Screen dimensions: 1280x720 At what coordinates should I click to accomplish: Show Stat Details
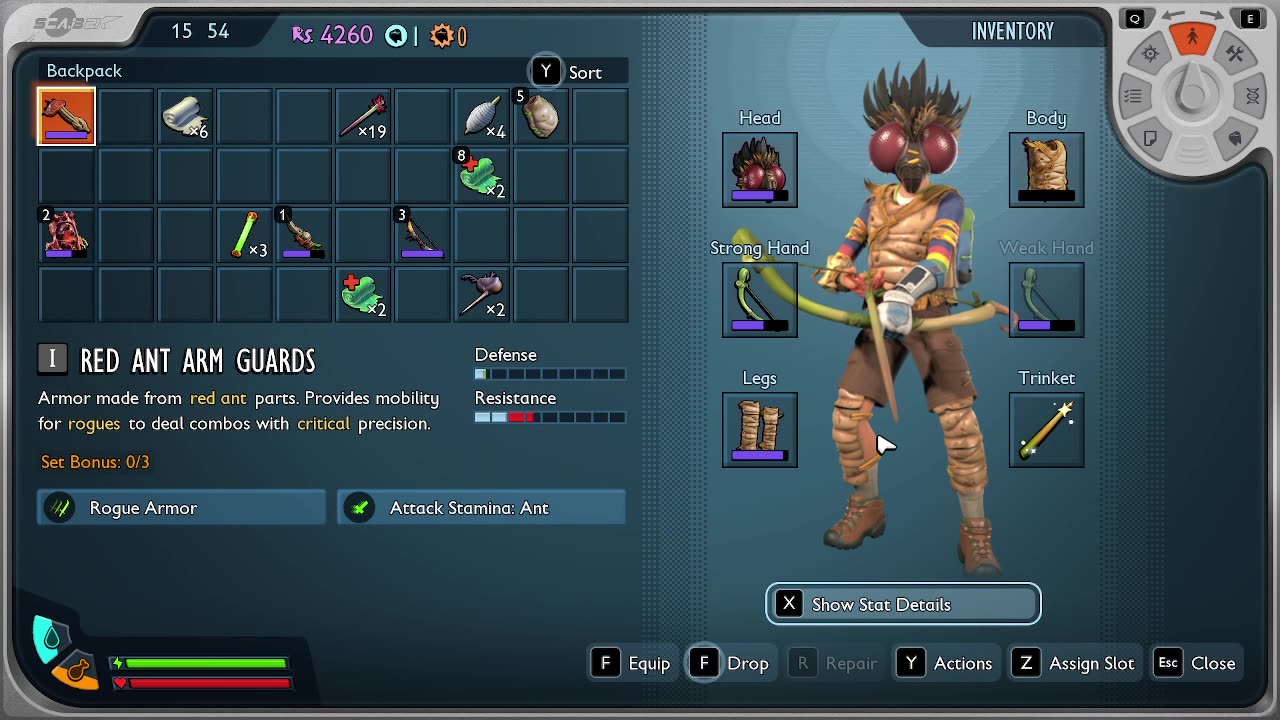coord(903,604)
